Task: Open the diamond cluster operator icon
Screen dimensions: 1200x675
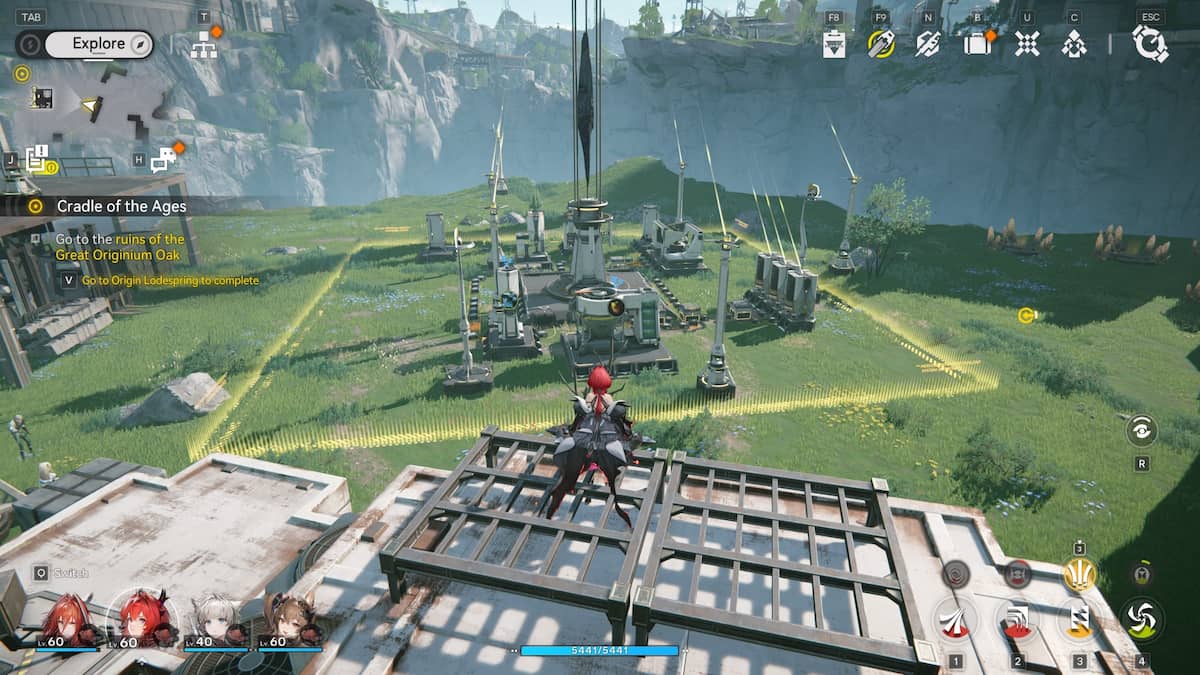Action: pos(1074,44)
